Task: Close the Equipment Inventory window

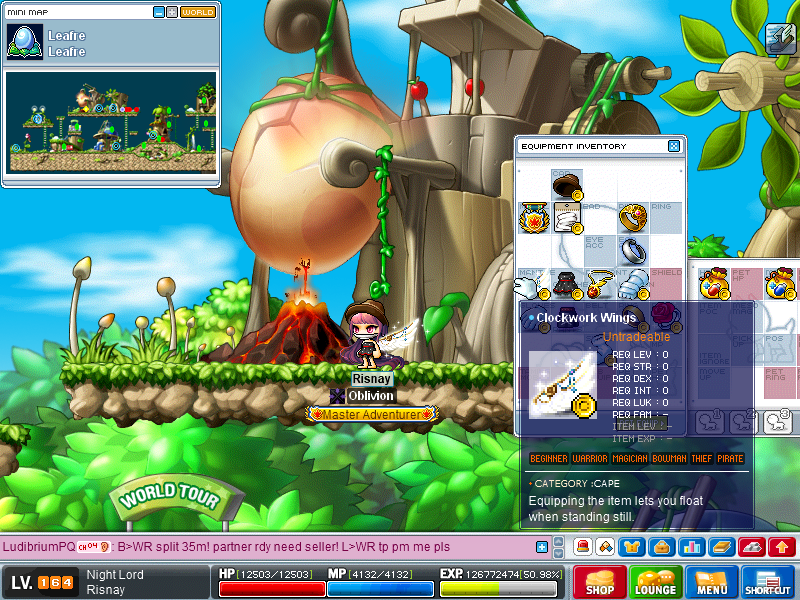Action: 674,146
